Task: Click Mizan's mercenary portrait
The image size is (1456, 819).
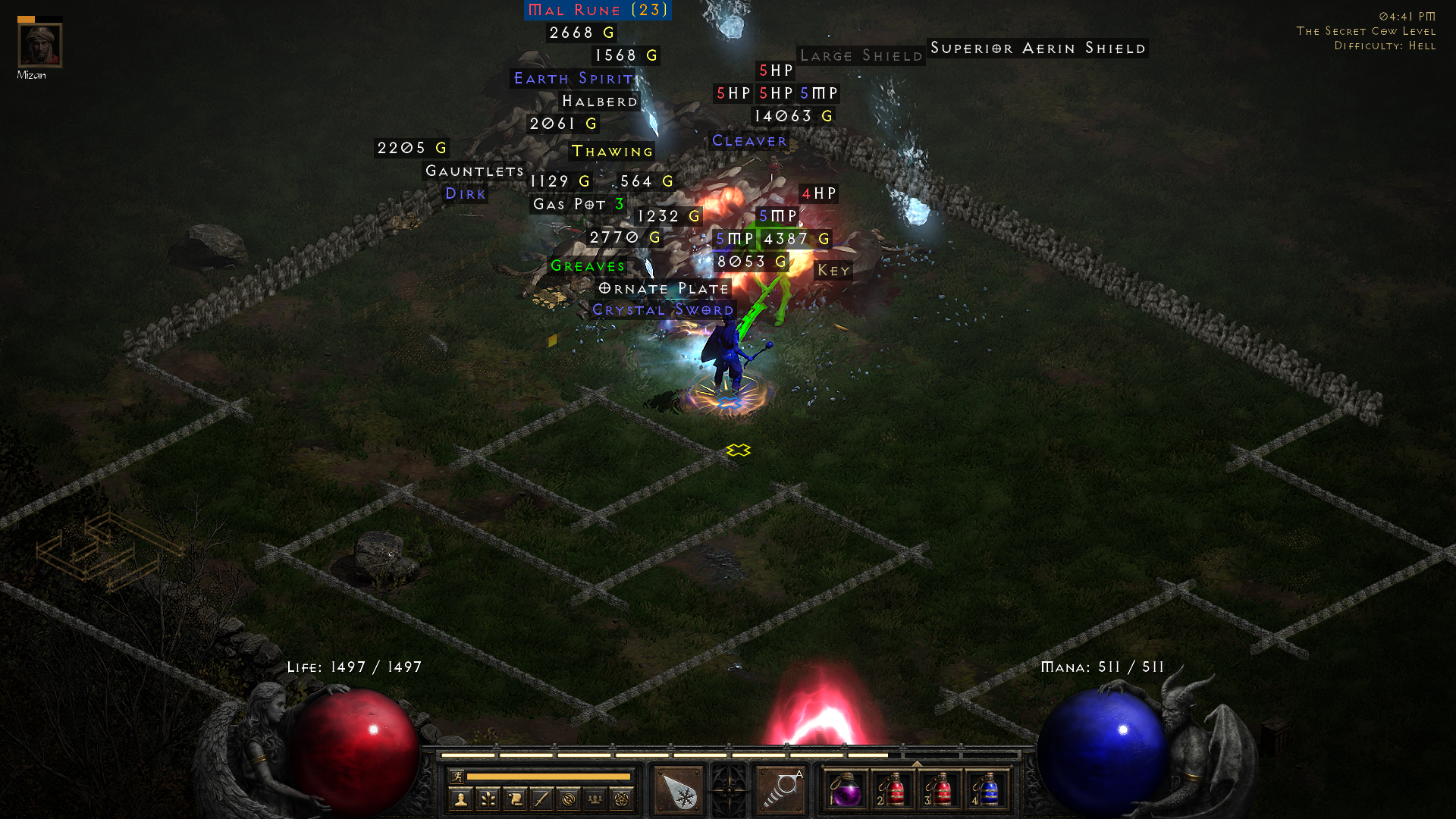Action: coord(39,45)
